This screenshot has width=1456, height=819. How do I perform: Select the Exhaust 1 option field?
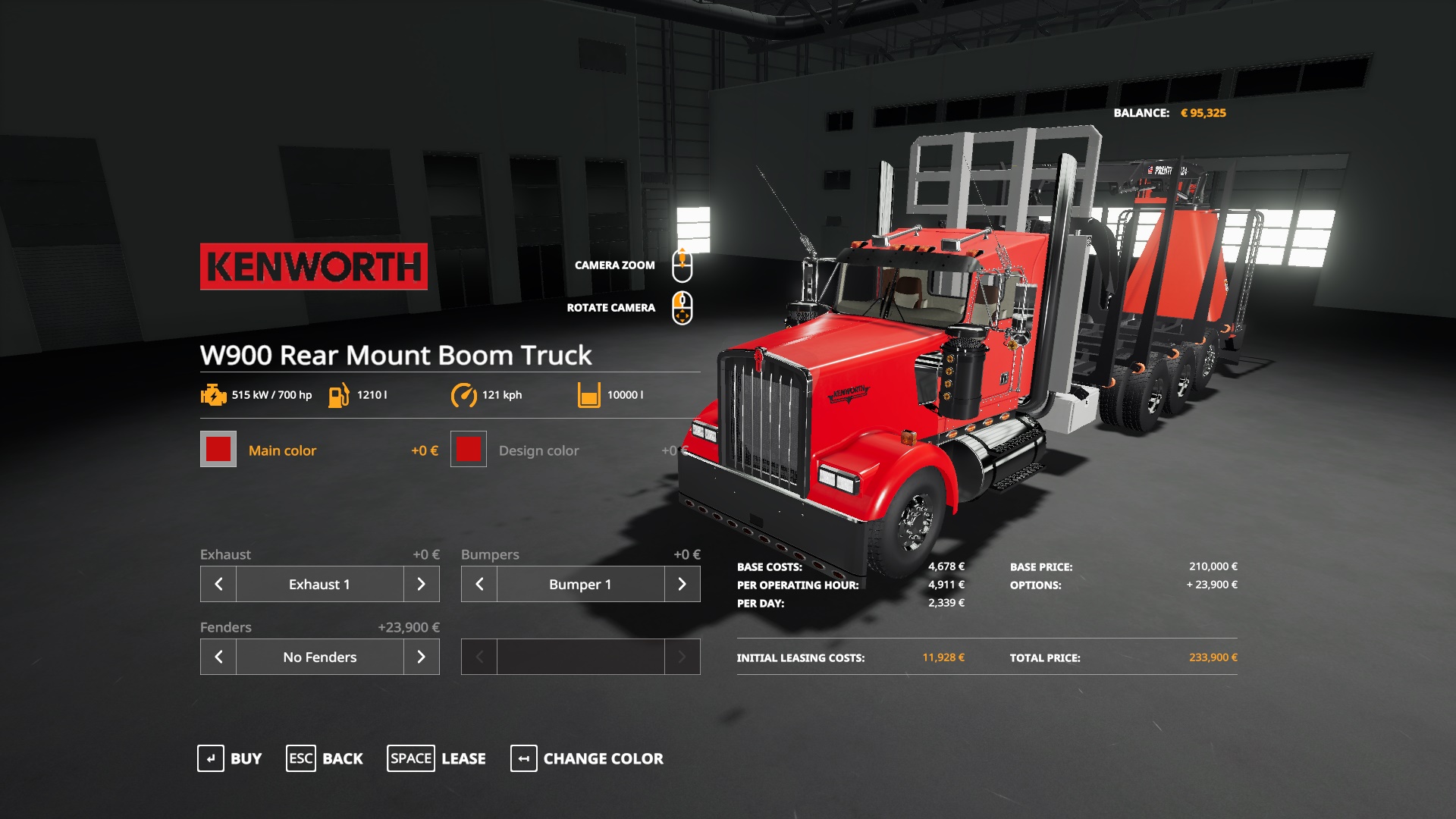point(319,584)
